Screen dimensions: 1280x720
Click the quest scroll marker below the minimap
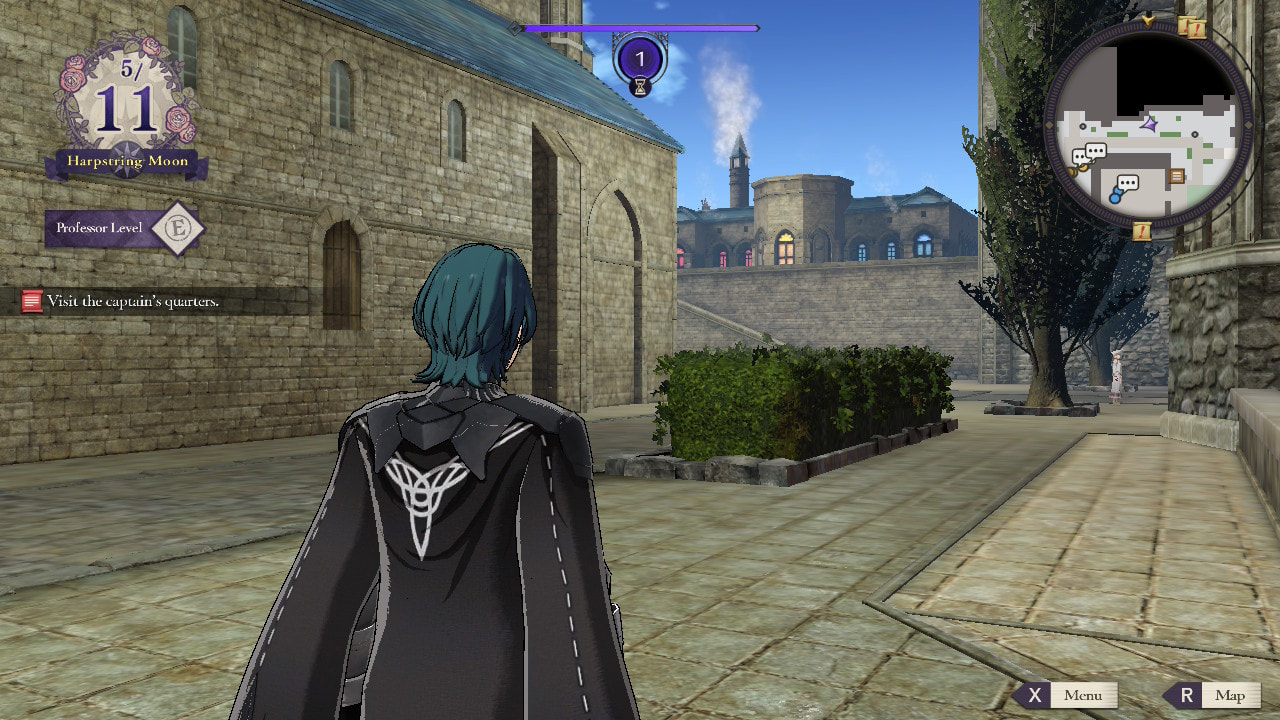[1143, 232]
